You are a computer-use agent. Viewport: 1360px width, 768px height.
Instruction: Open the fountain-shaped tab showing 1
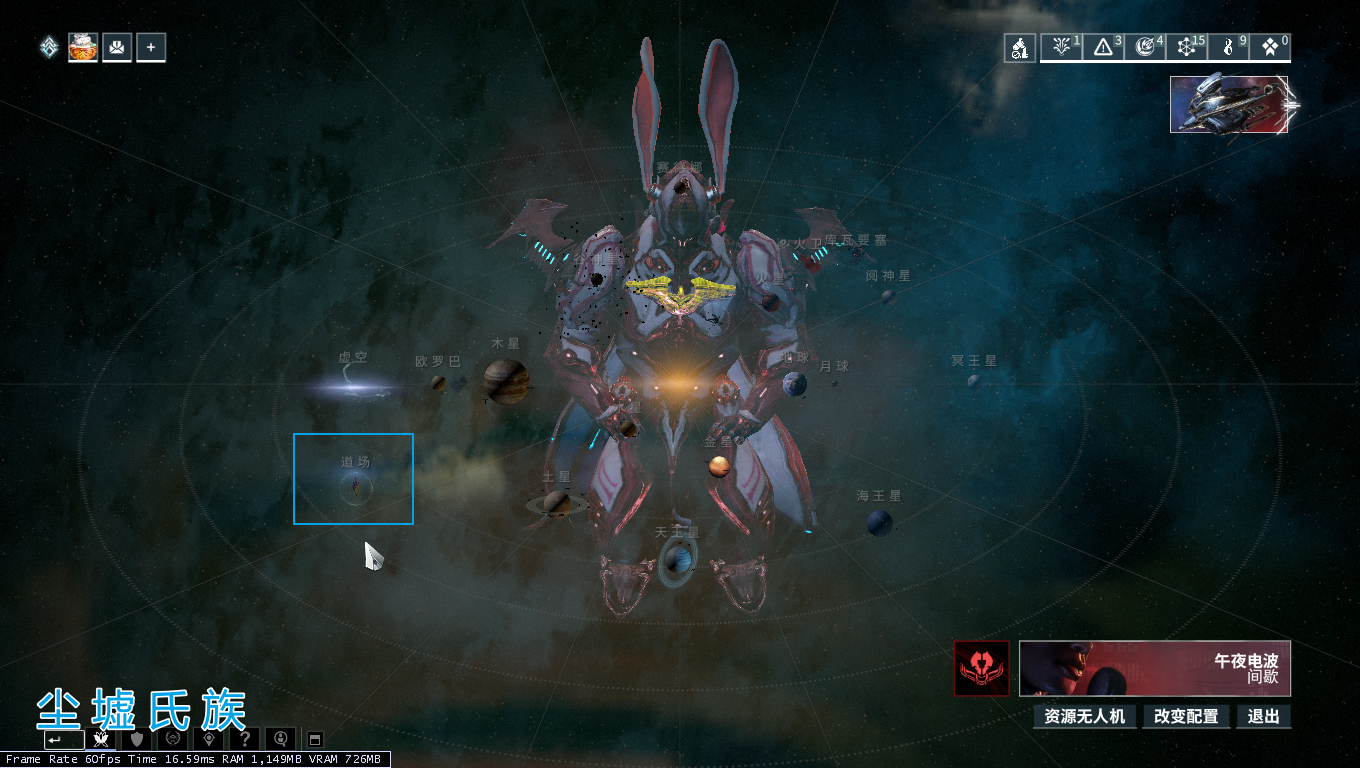[x=1061, y=47]
